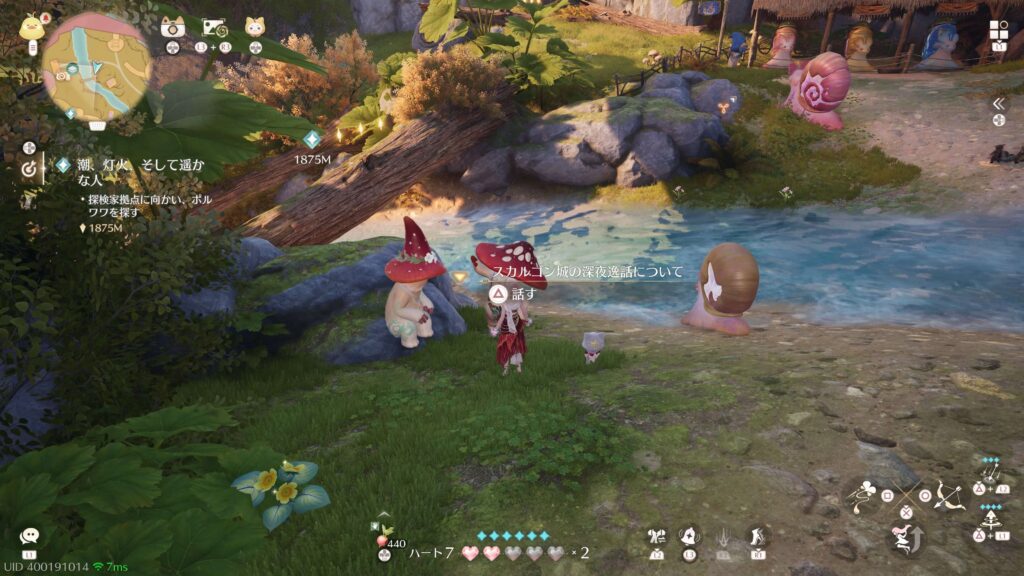1024x576 pixels.
Task: Open the cat-ear camera photo mode
Action: coord(172,27)
